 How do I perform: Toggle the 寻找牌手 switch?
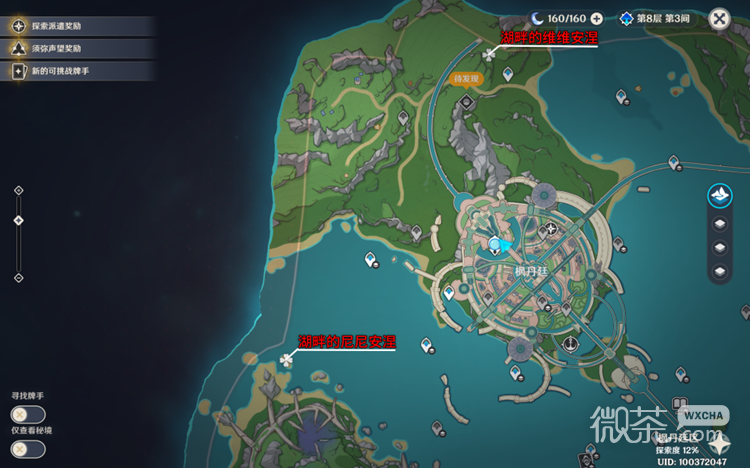tap(27, 414)
